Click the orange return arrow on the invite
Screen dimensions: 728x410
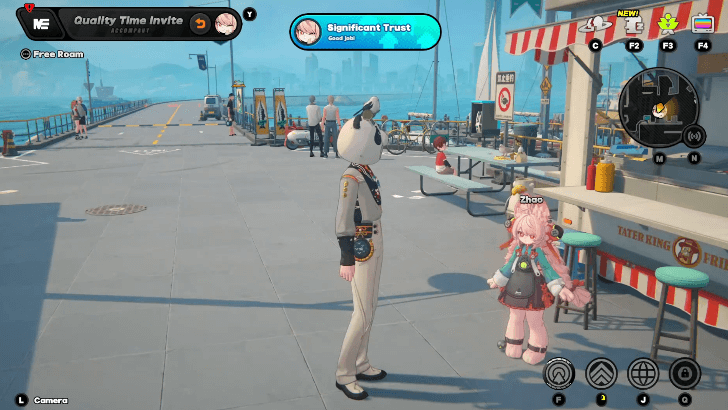click(x=200, y=23)
